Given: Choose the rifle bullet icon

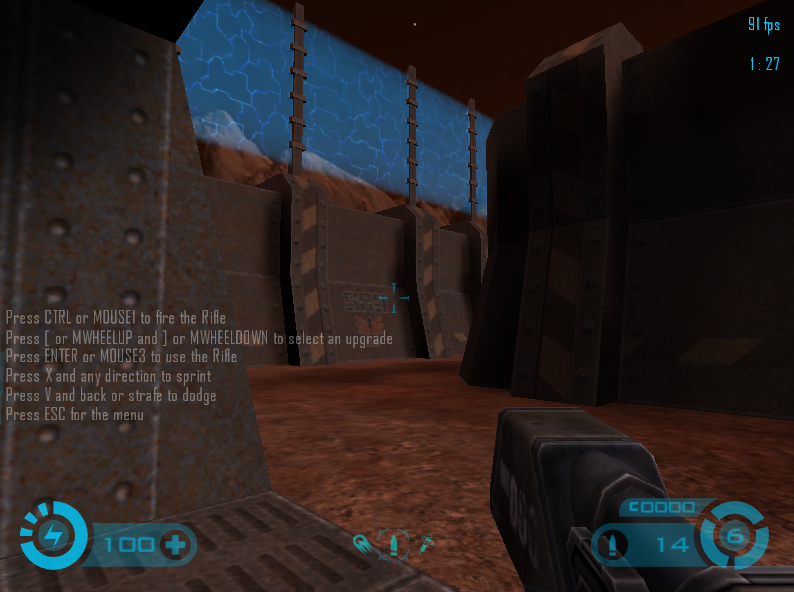Looking at the screenshot, I should pos(393,544).
